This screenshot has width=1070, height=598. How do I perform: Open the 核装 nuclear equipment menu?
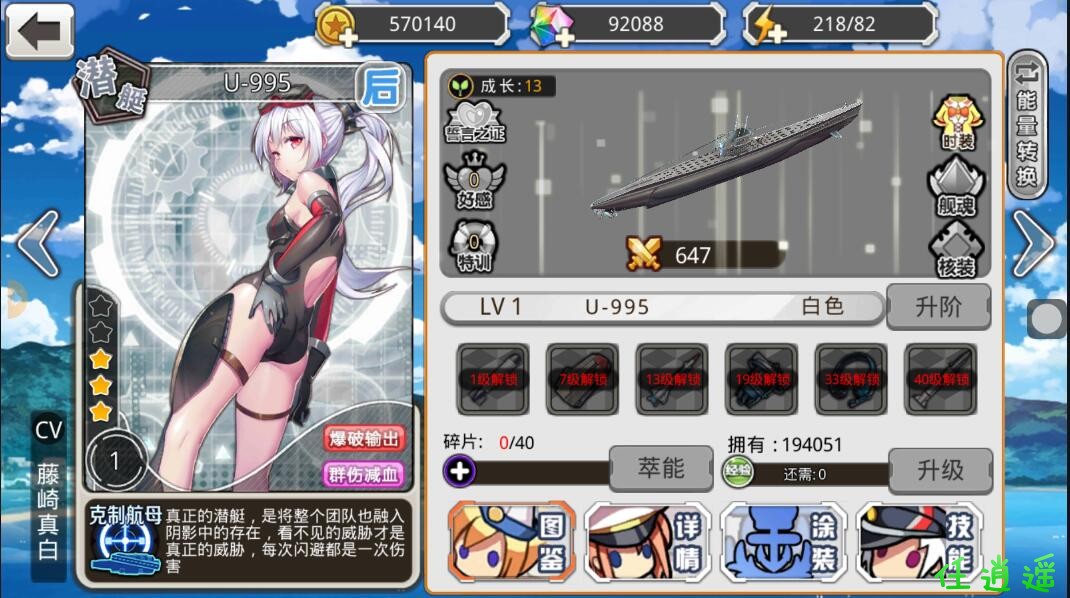957,250
